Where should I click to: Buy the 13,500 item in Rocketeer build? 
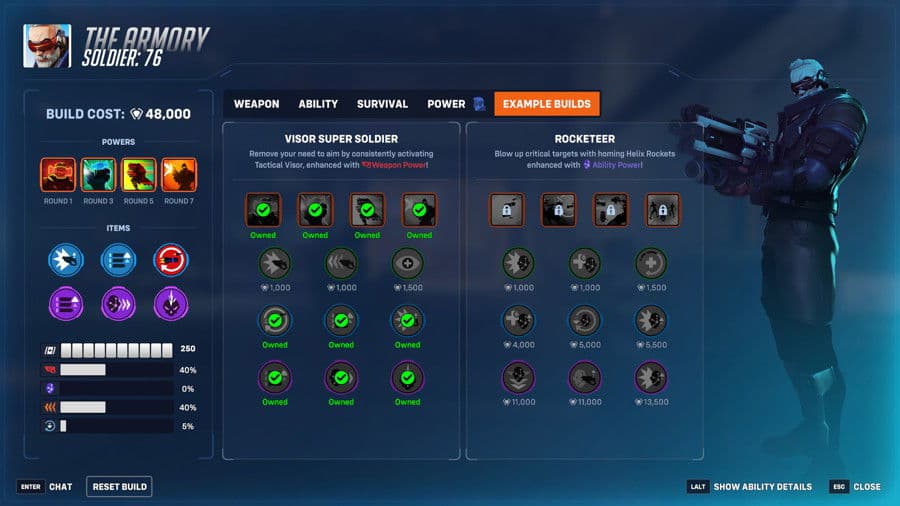(x=651, y=377)
